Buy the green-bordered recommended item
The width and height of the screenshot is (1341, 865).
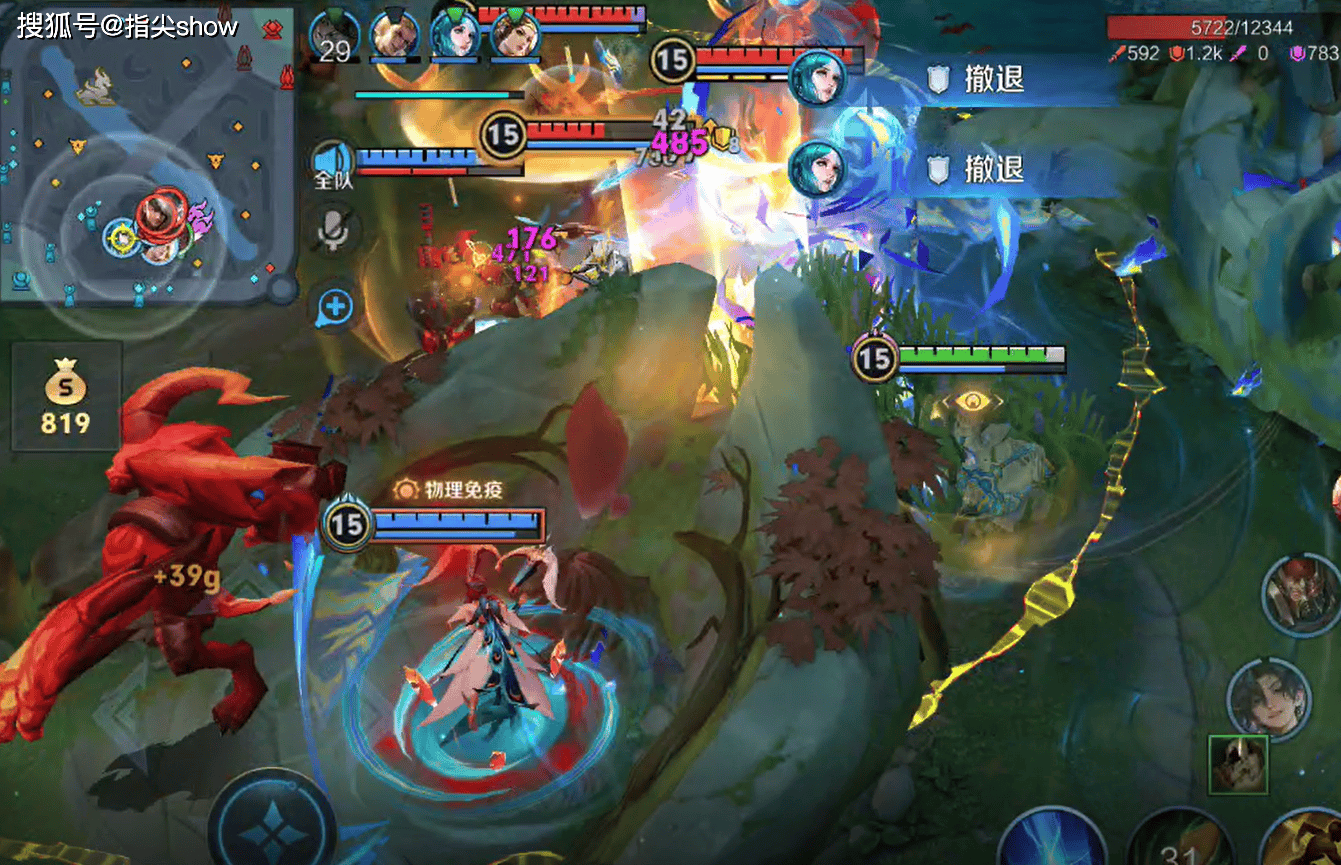(x=1238, y=765)
